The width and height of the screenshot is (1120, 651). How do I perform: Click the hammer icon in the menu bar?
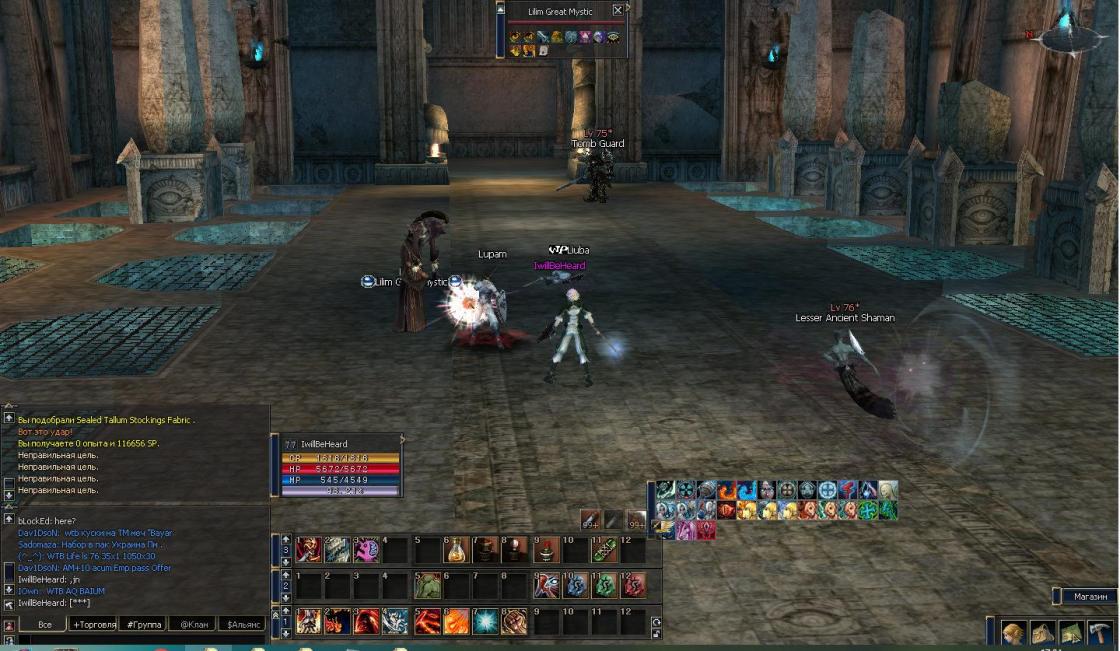(1100, 633)
